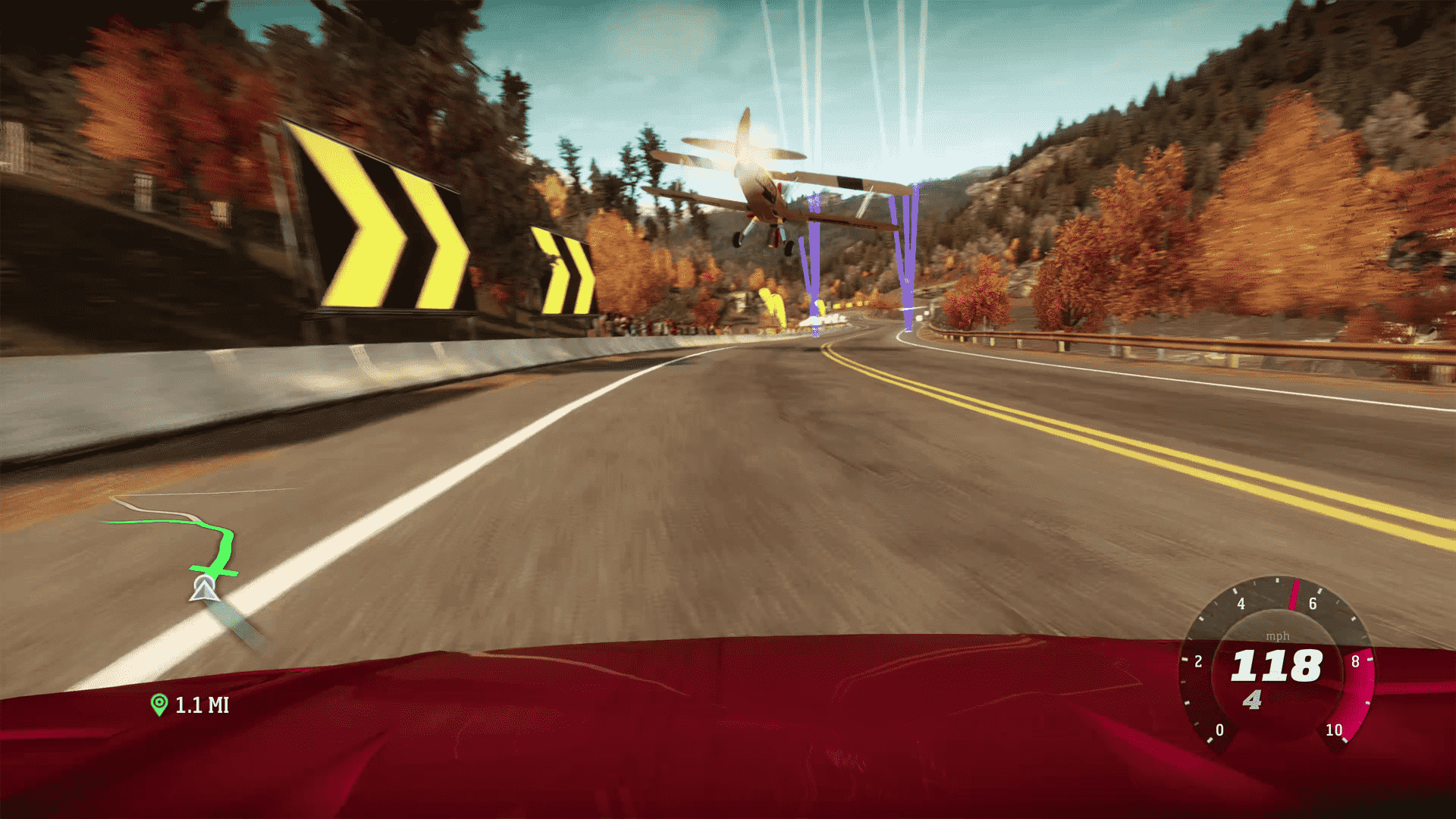Click the green waypoint pin icon
Screen dimensions: 1456x819
click(x=158, y=704)
